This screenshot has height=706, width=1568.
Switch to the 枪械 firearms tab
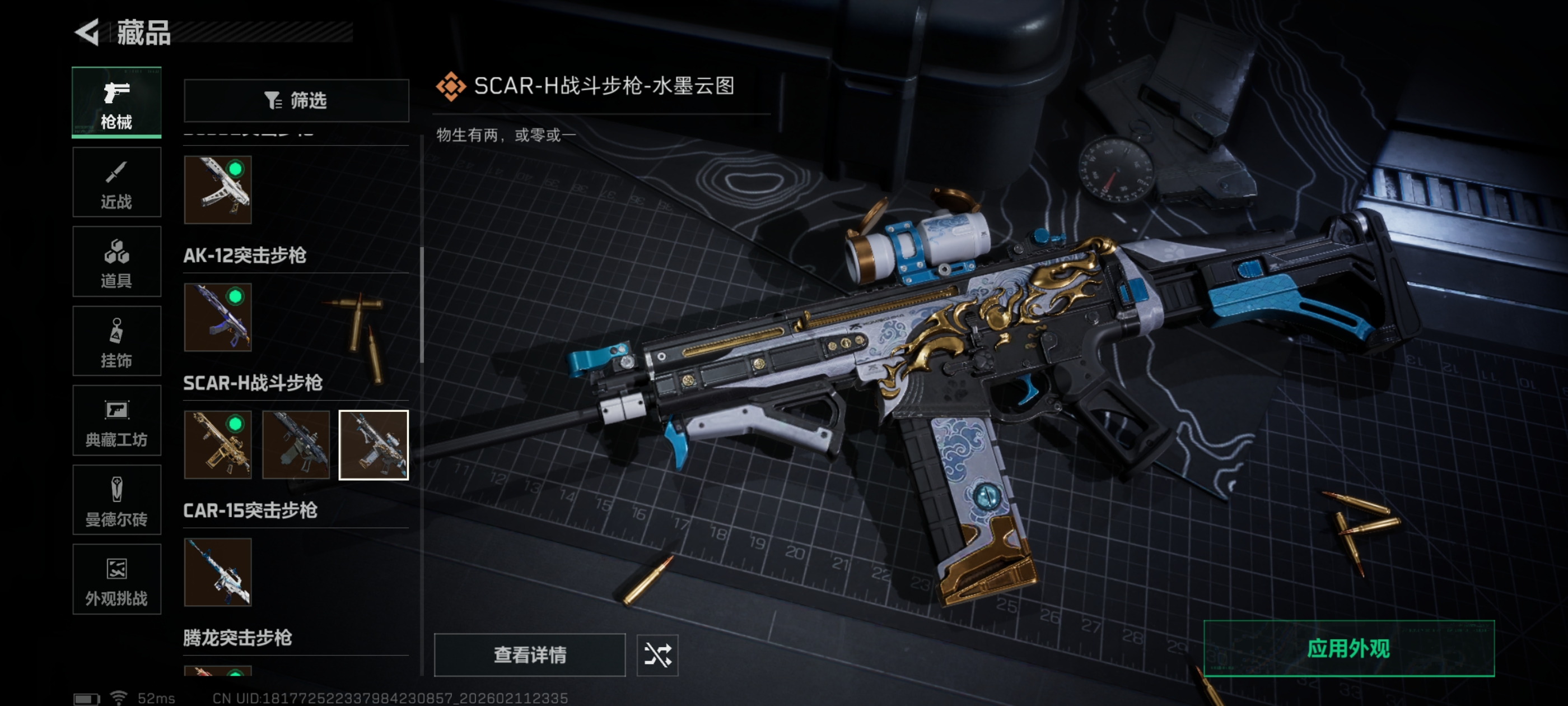pyautogui.click(x=116, y=103)
